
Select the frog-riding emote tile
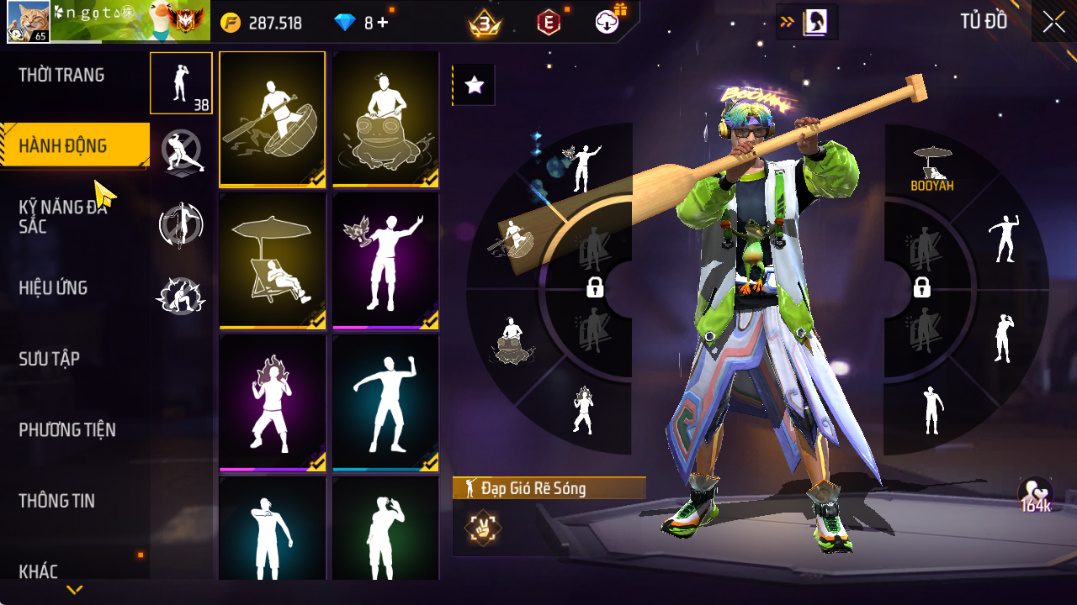pos(386,119)
